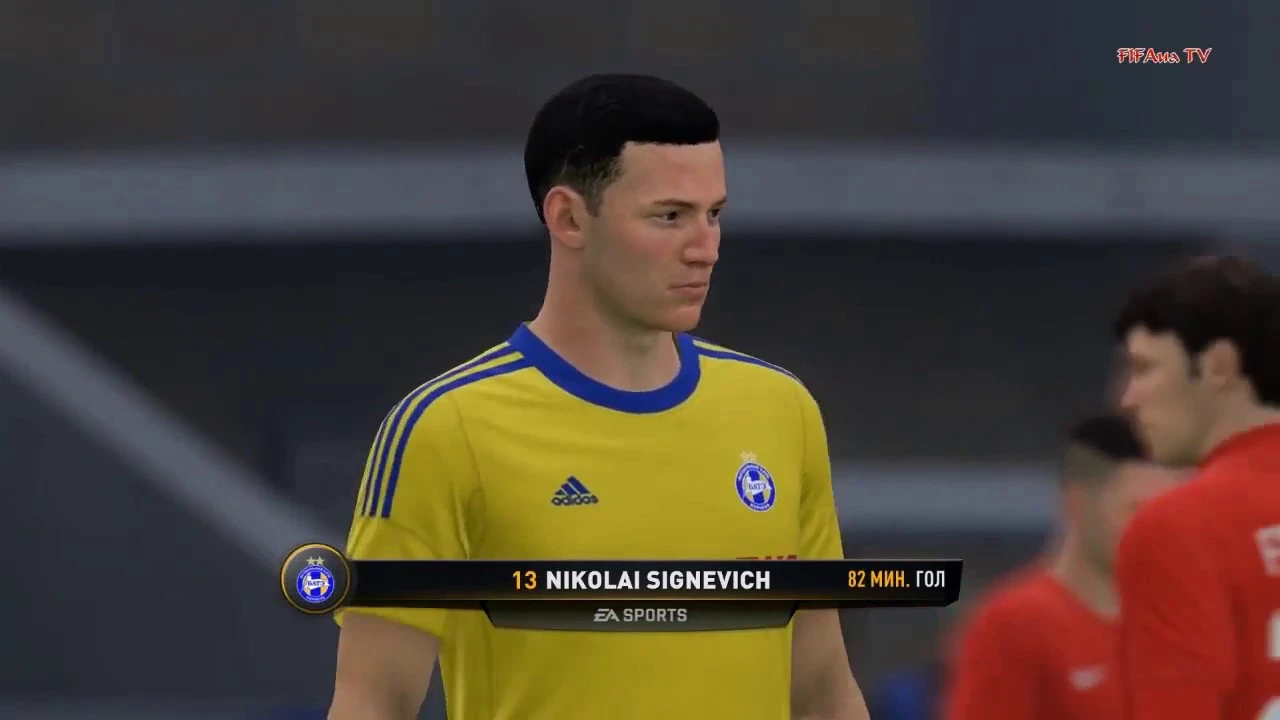Click the adidas logo on the yellow jersey
This screenshot has width=1280, height=720.
tap(575, 491)
